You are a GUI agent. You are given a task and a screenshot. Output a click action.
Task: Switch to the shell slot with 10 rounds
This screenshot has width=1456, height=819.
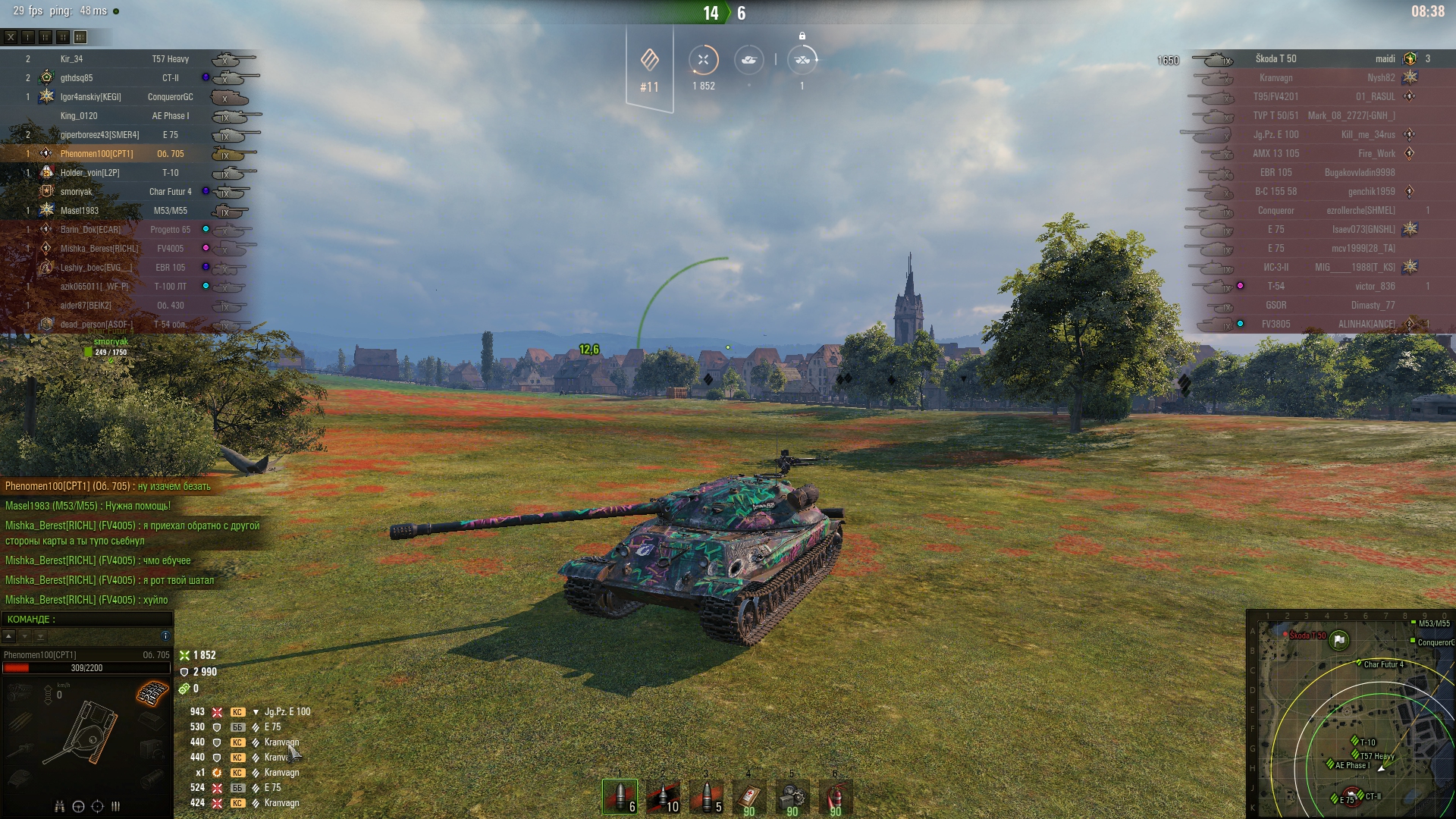coord(663,796)
